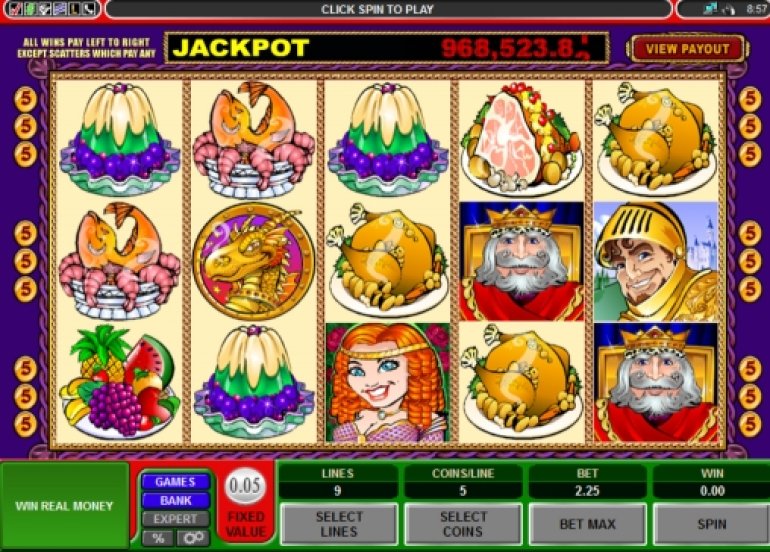770x552 pixels.
Task: Choose the BET MAX button
Action: point(587,524)
